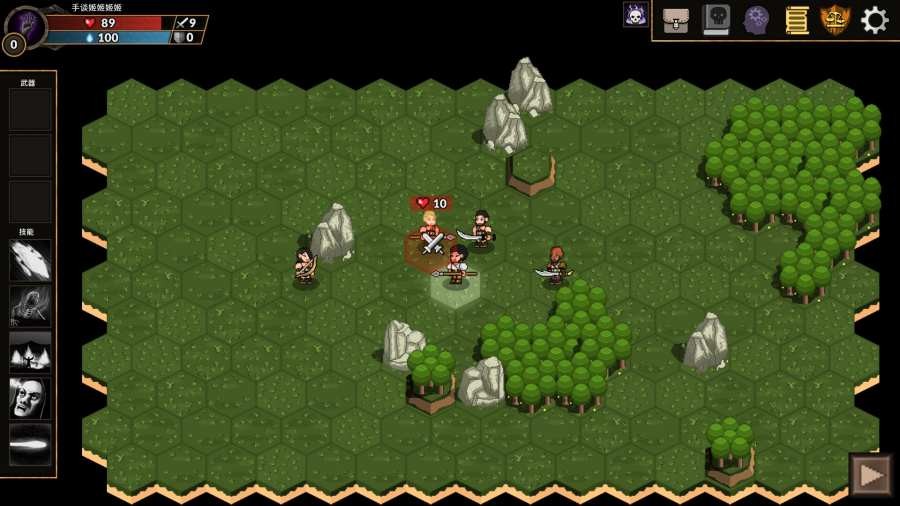This screenshot has width=900, height=506.
Task: Open the shield with scales icon
Action: [835, 20]
